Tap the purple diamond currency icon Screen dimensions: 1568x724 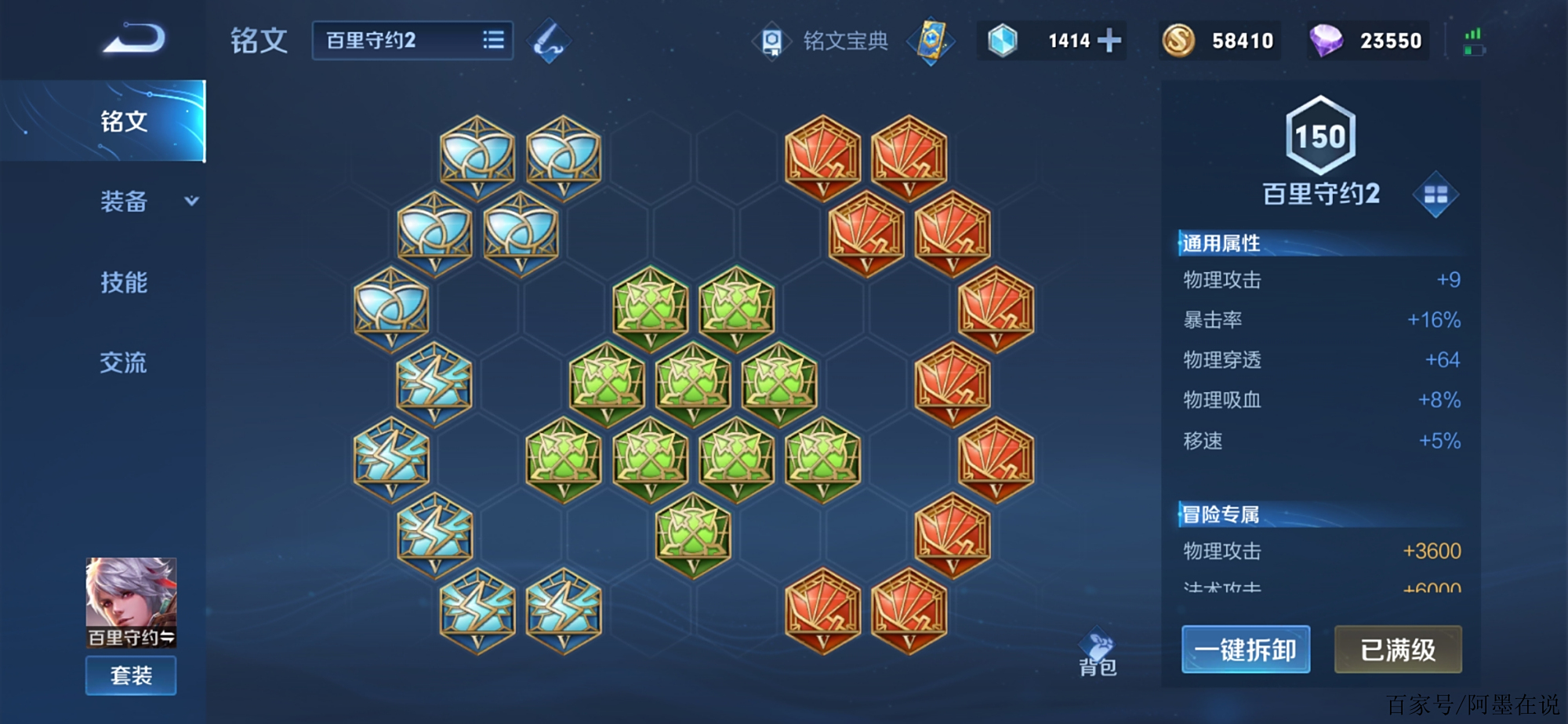click(x=1326, y=41)
